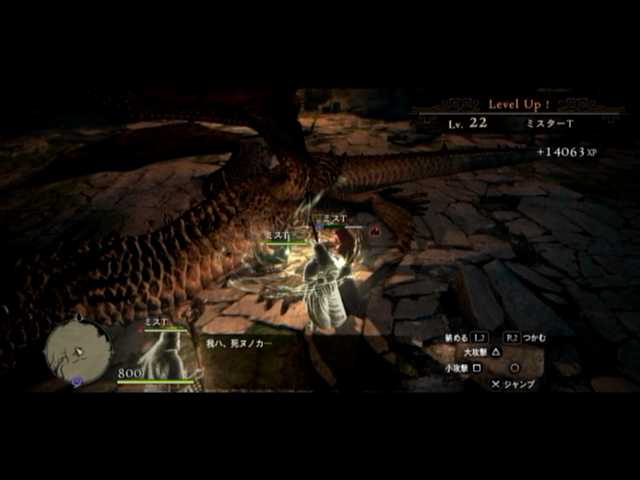Open the circular minimap
Image resolution: width=640 pixels, height=480 pixels.
pyautogui.click(x=78, y=350)
